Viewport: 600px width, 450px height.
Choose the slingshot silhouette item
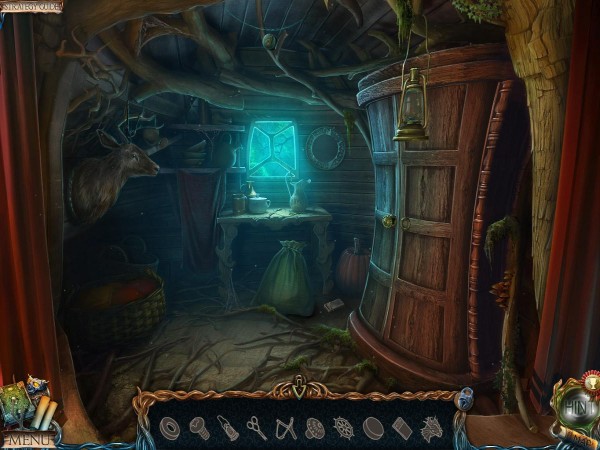pyautogui.click(x=286, y=428)
